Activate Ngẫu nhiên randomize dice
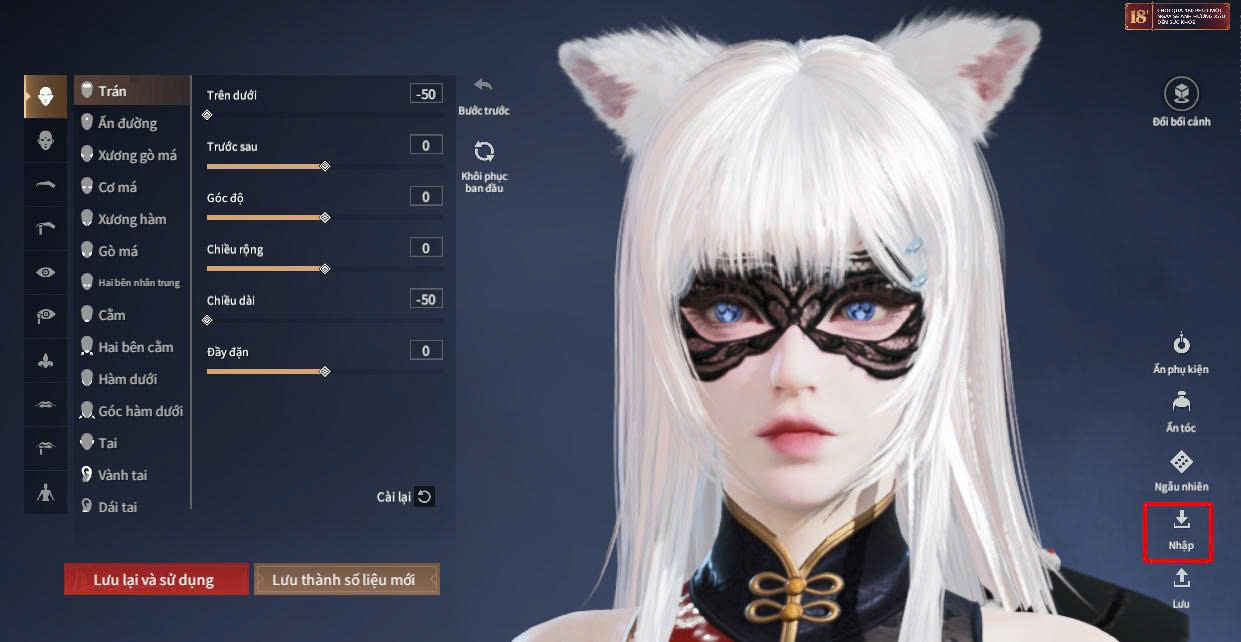 pyautogui.click(x=1181, y=470)
